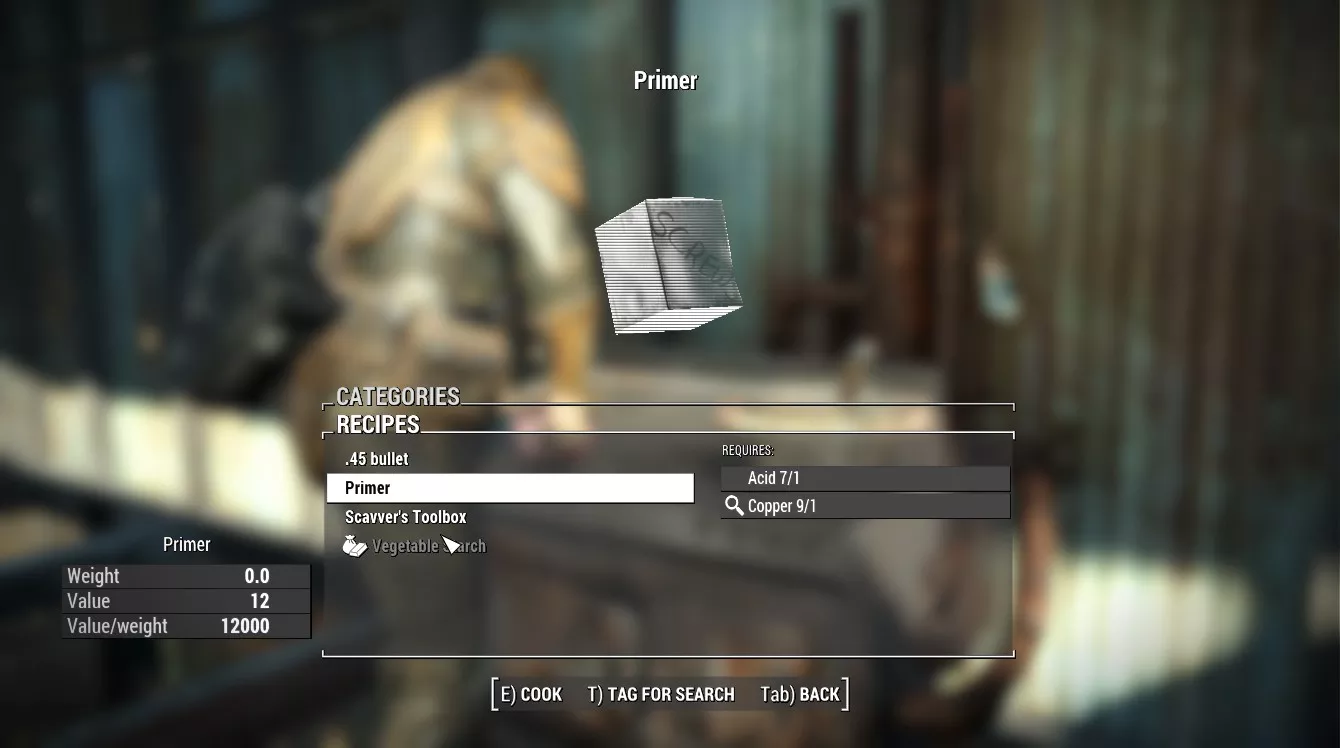1340x748 pixels.
Task: Select the Copper 9/1 requirement
Action: click(866, 506)
